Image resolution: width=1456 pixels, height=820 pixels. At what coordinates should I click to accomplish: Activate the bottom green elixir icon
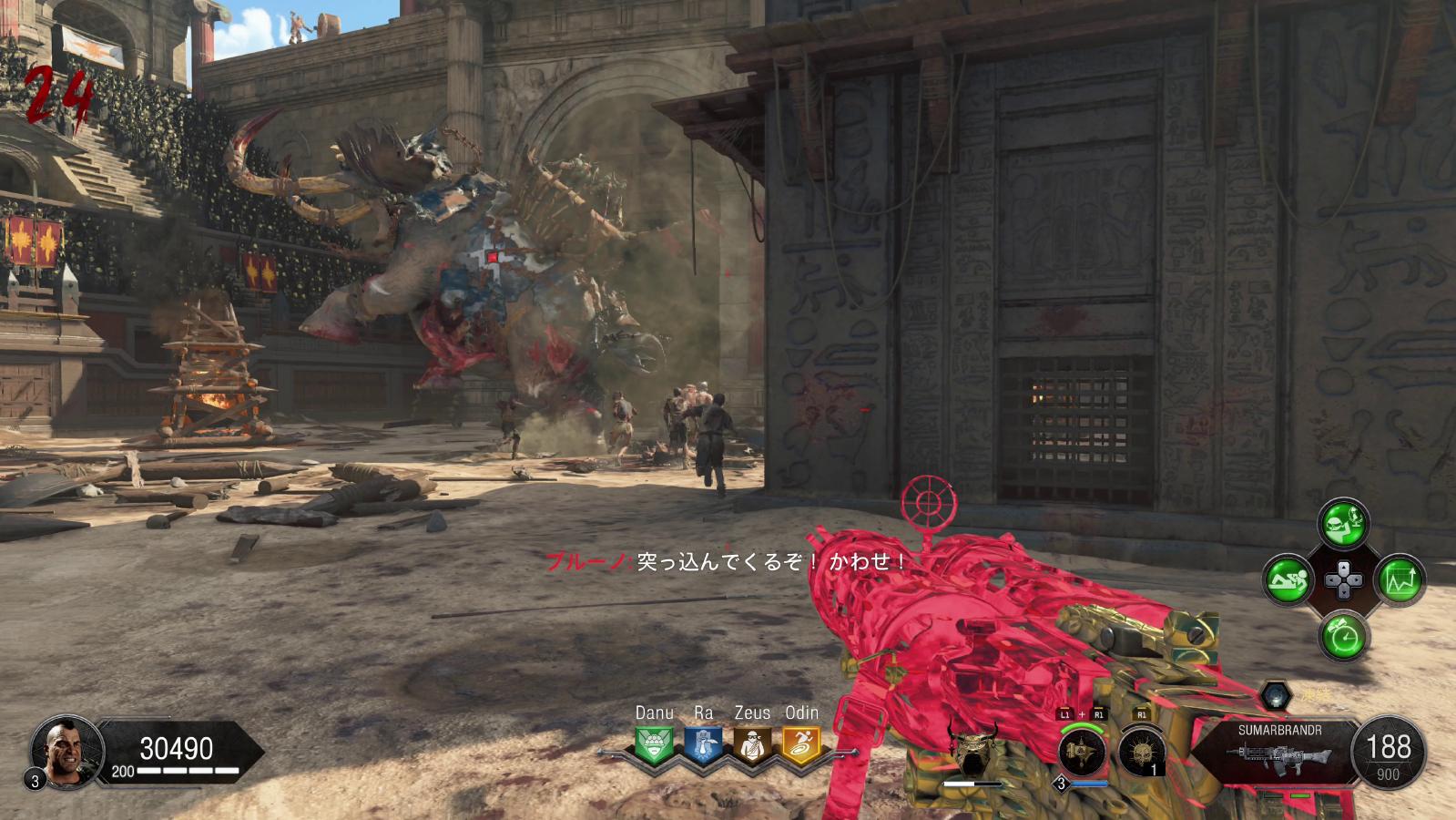point(1343,635)
